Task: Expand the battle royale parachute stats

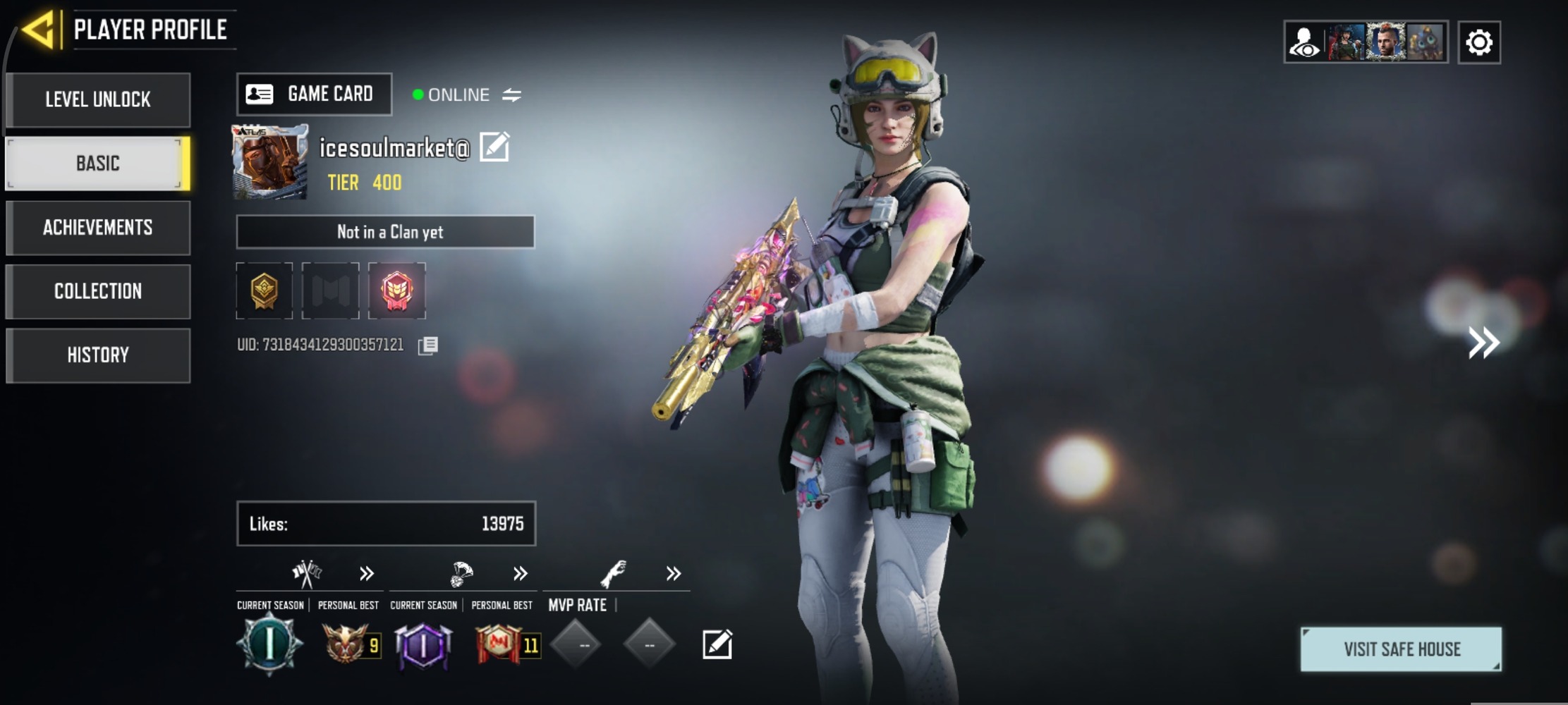Action: 521,573
